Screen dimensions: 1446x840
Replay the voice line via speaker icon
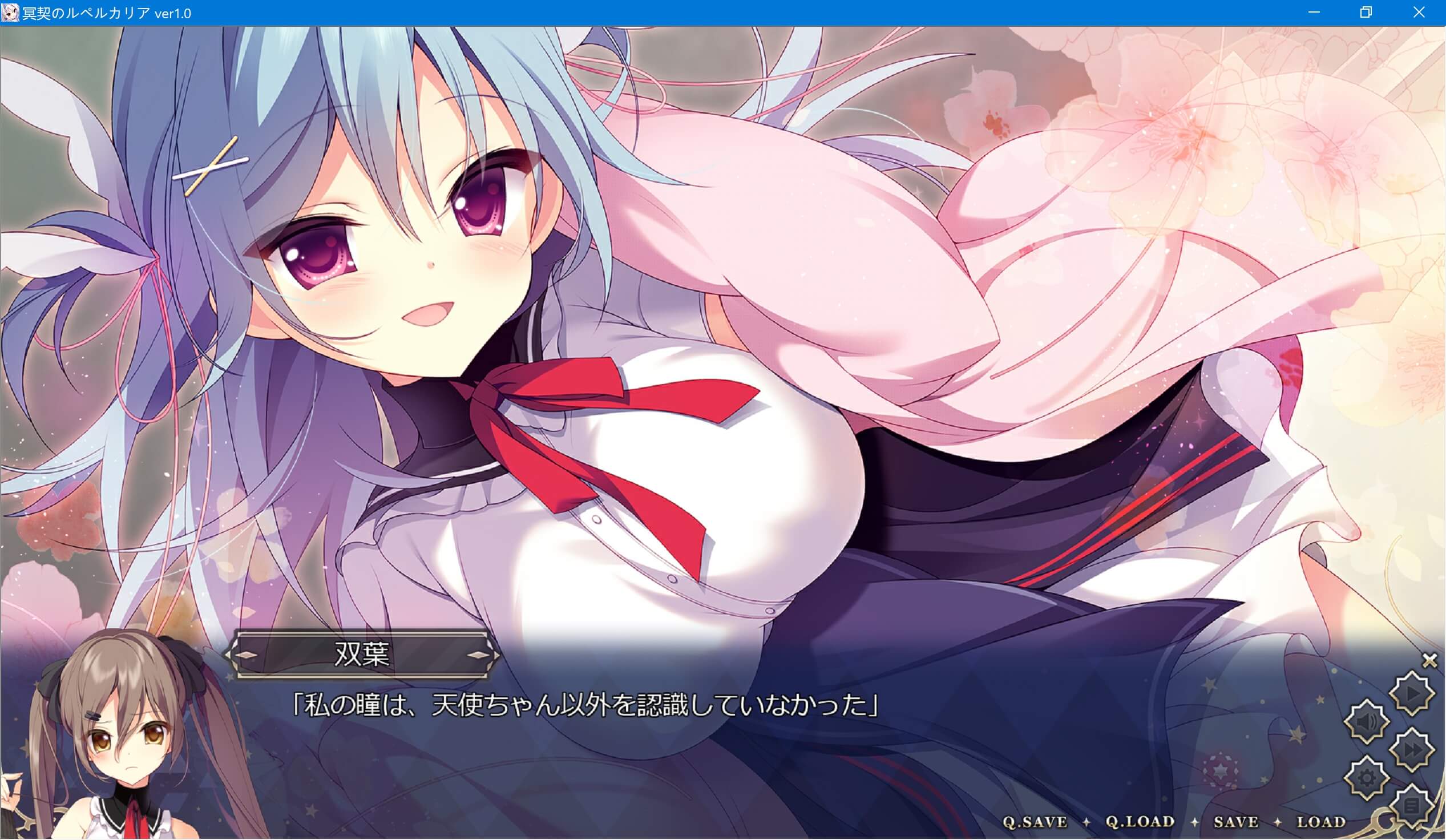pos(1366,722)
